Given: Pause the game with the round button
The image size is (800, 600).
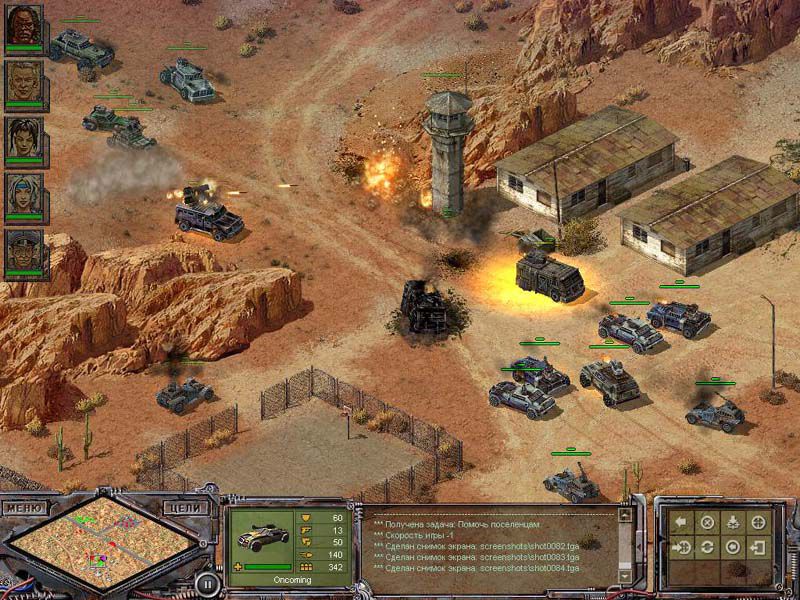Looking at the screenshot, I should tap(206, 582).
